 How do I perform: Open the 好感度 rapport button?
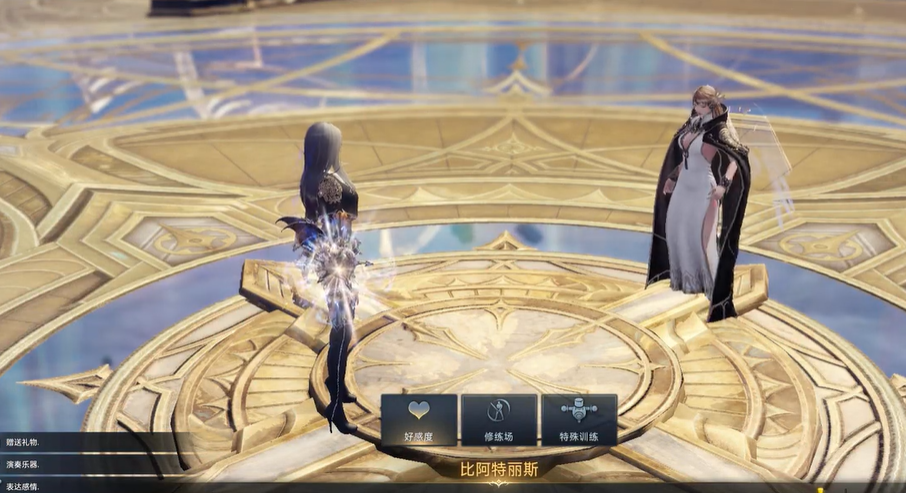(x=419, y=420)
